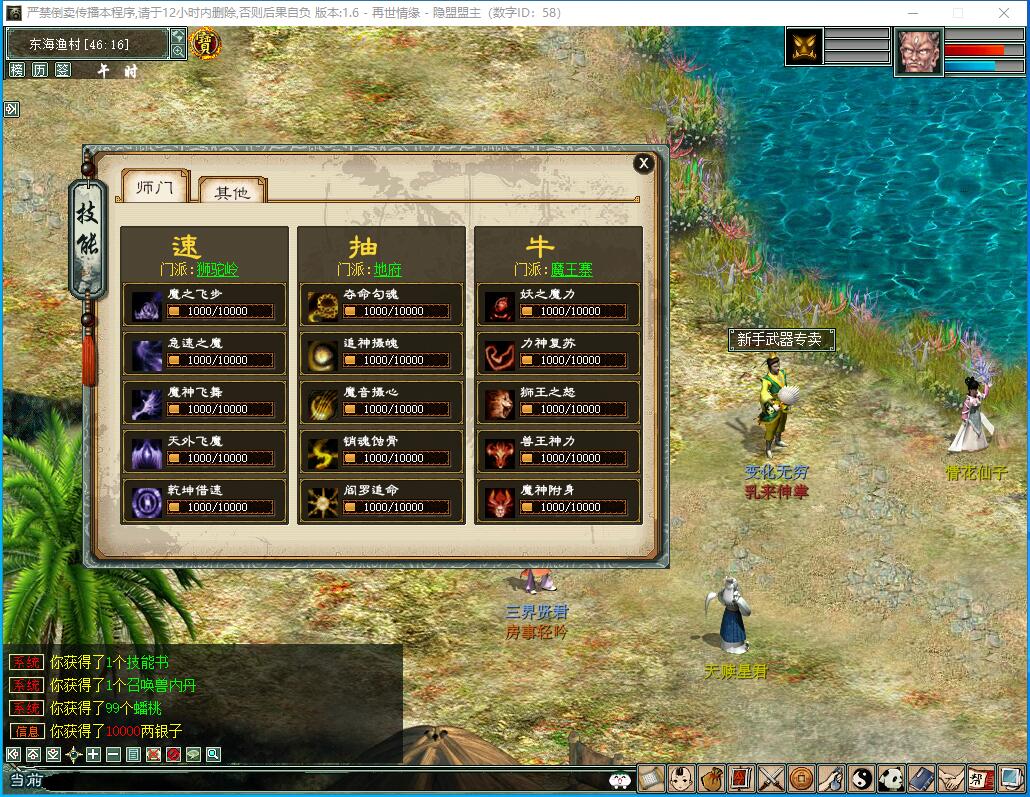Image resolution: width=1030 pixels, height=797 pixels.
Task: Choose the 阎罗追命 skill
Action: point(381,500)
